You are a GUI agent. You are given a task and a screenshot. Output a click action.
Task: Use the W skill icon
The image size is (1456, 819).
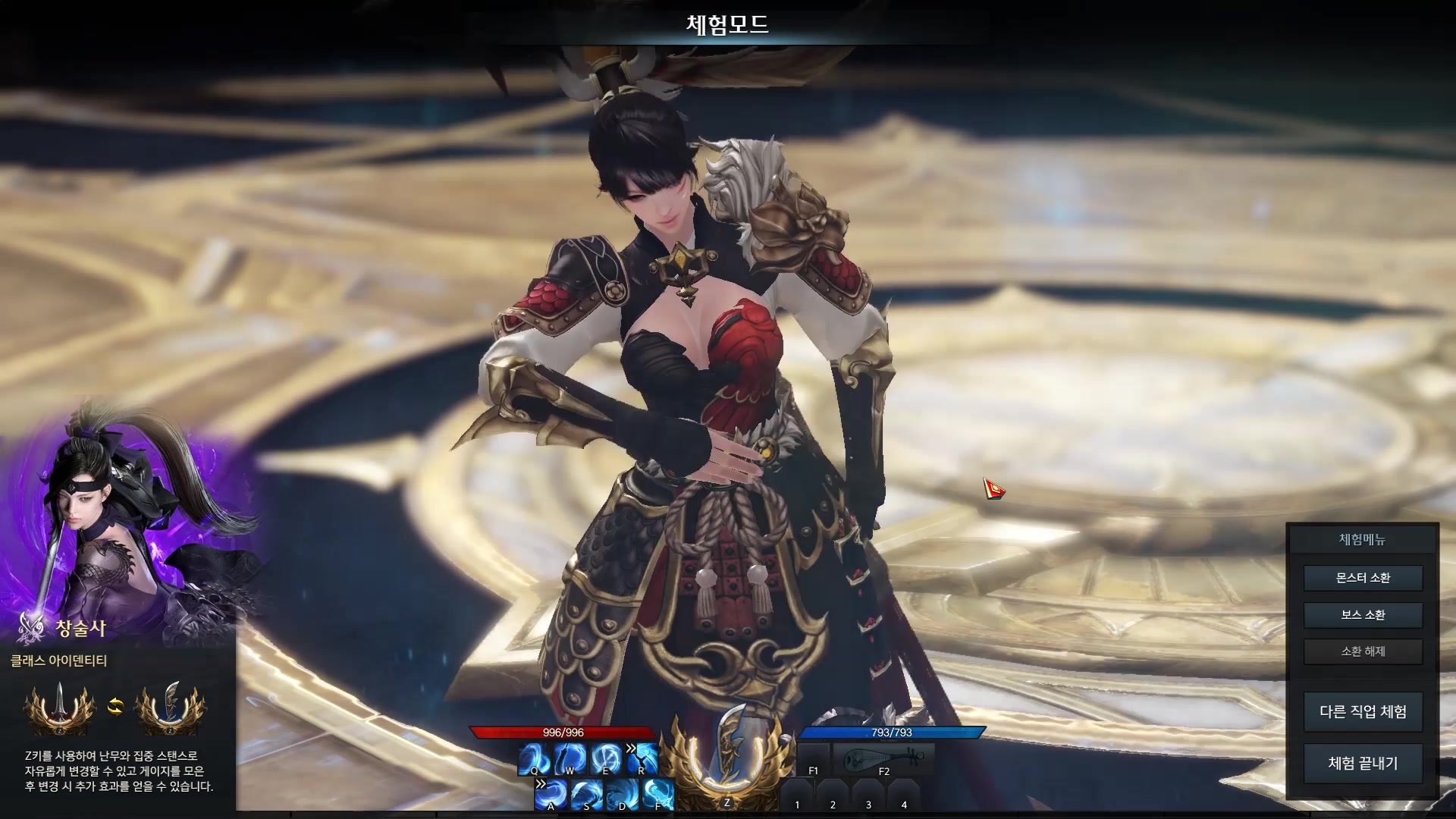point(570,759)
